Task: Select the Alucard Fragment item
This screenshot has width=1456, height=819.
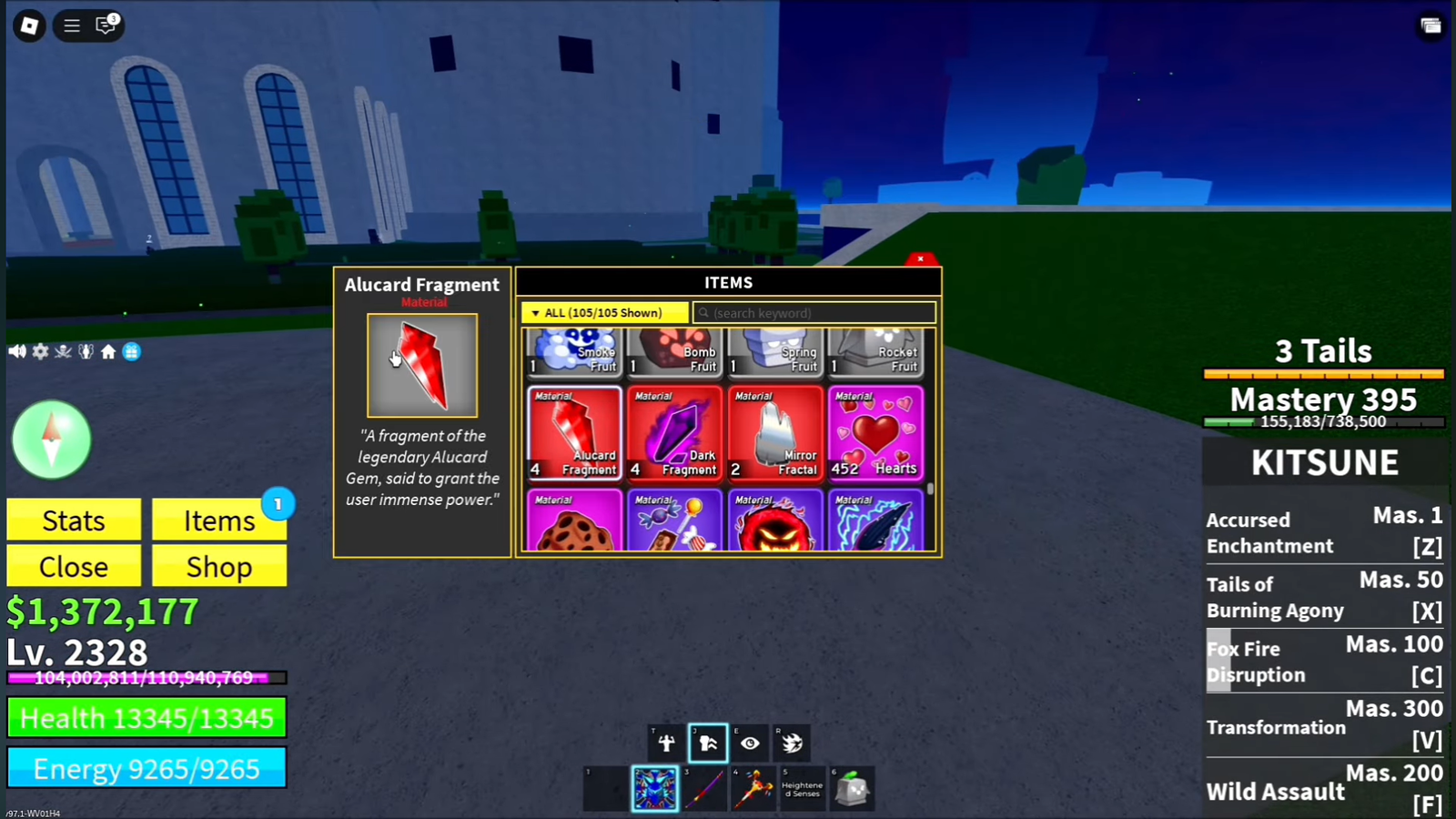Action: pyautogui.click(x=574, y=433)
